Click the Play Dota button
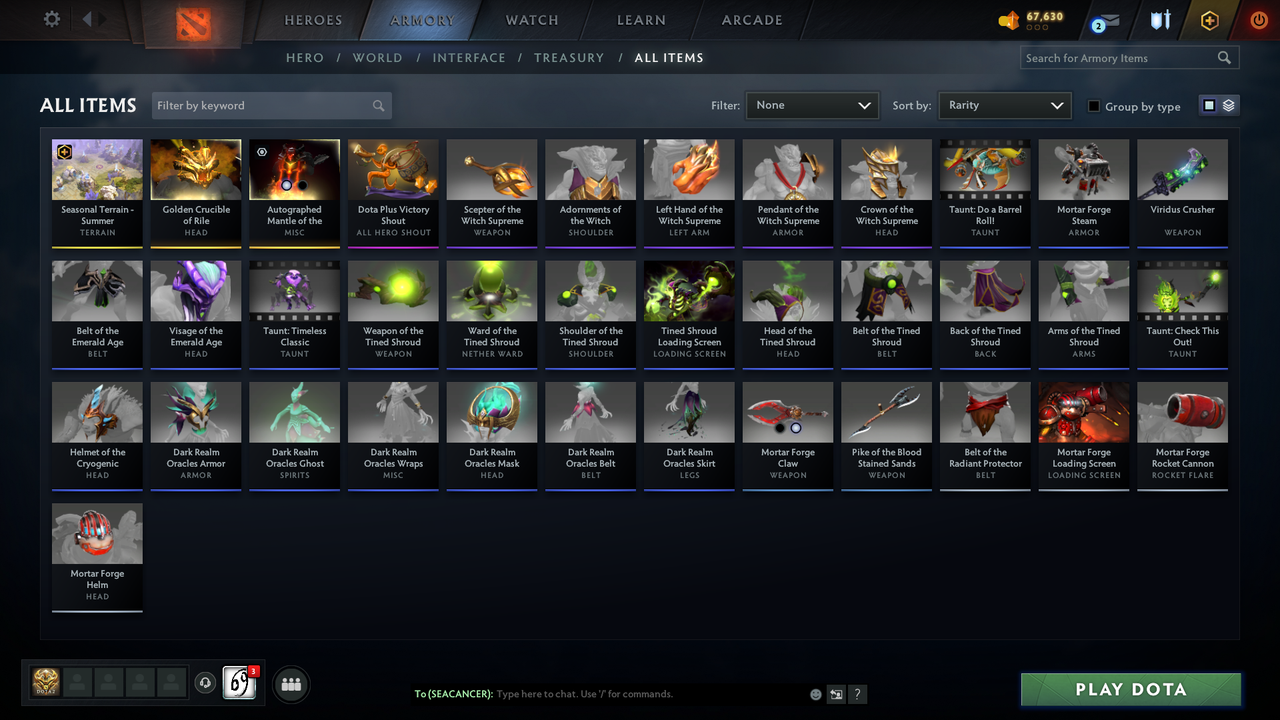 pos(1130,689)
